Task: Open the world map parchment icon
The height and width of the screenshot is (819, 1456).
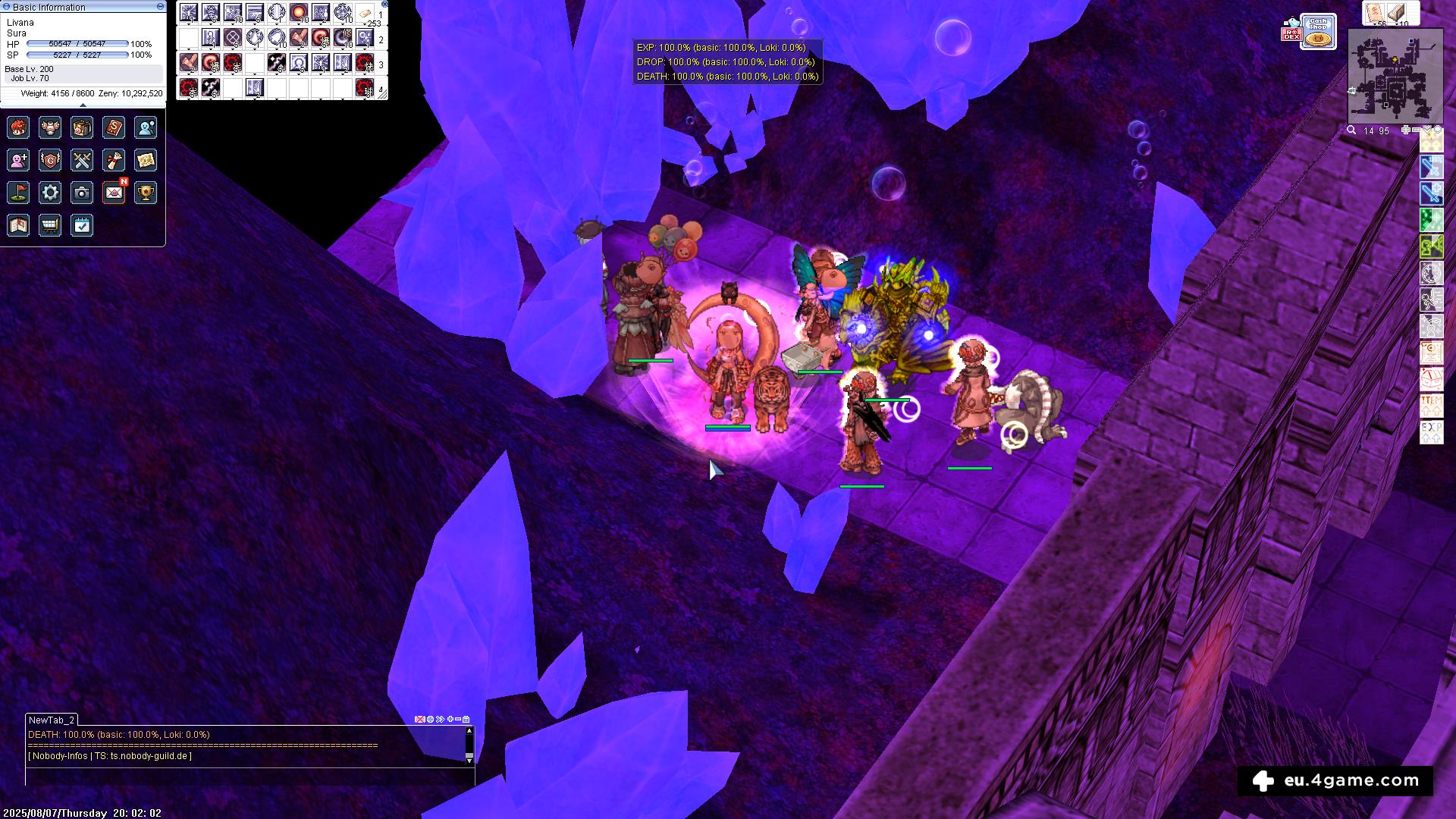Action: point(146,160)
